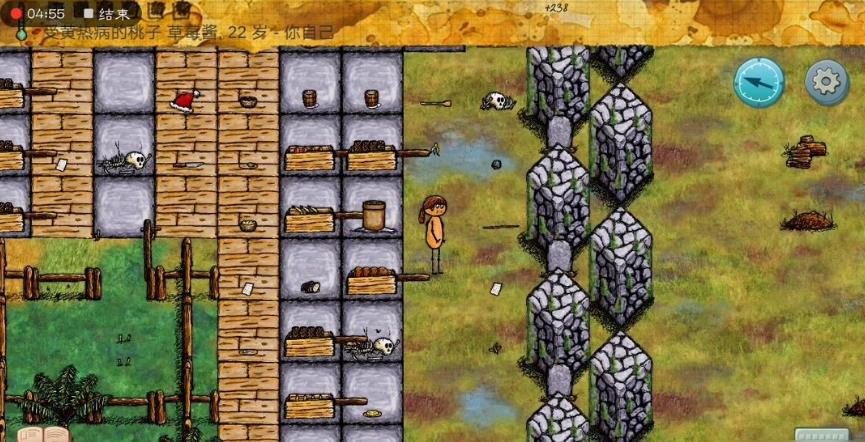Open the keyboard chat button

(x=821, y=434)
